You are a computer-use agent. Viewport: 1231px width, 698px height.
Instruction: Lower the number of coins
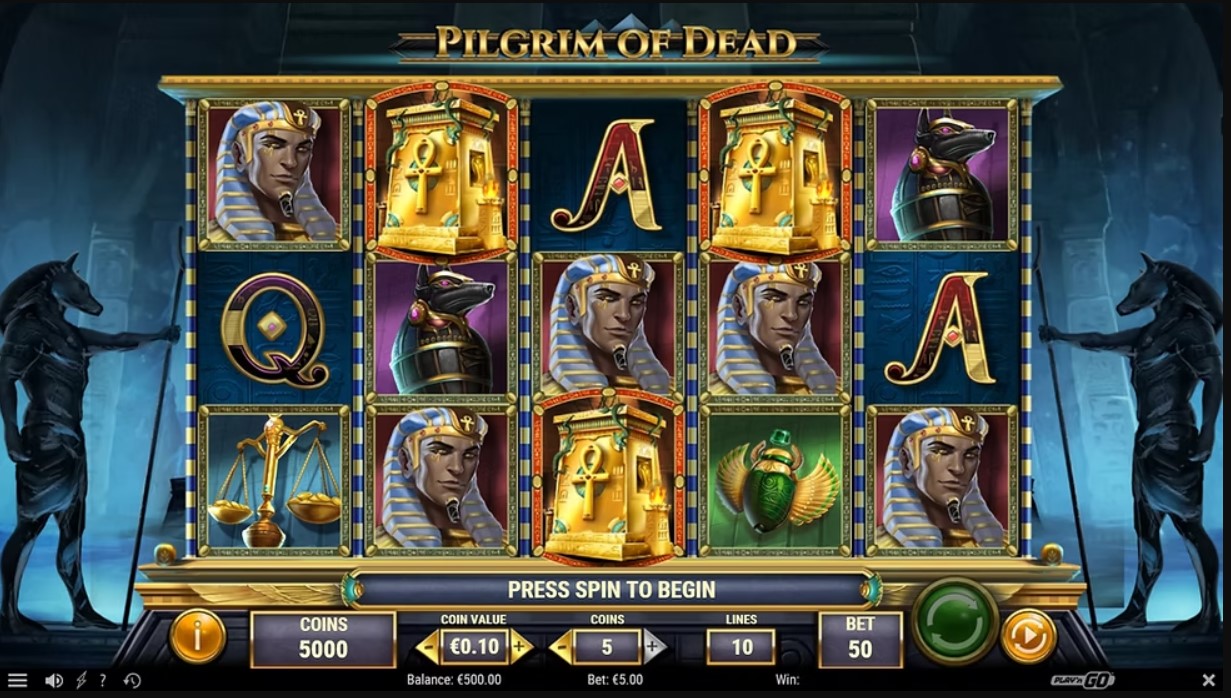(561, 647)
